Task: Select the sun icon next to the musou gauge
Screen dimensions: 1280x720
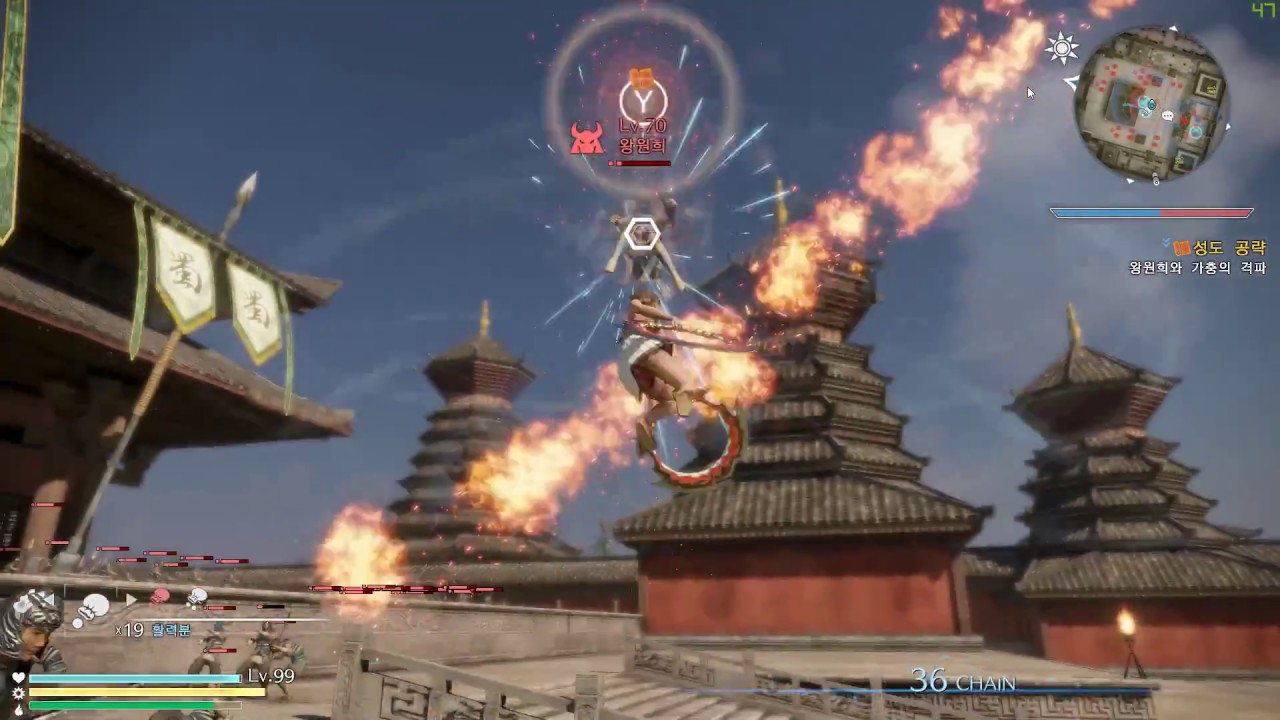Action: tap(18, 693)
